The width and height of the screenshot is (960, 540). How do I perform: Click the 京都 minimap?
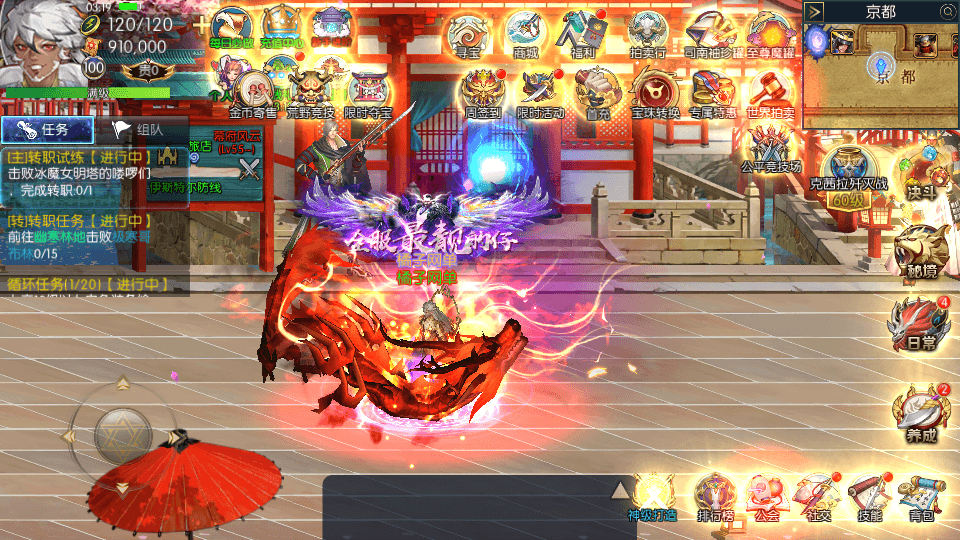(x=880, y=75)
